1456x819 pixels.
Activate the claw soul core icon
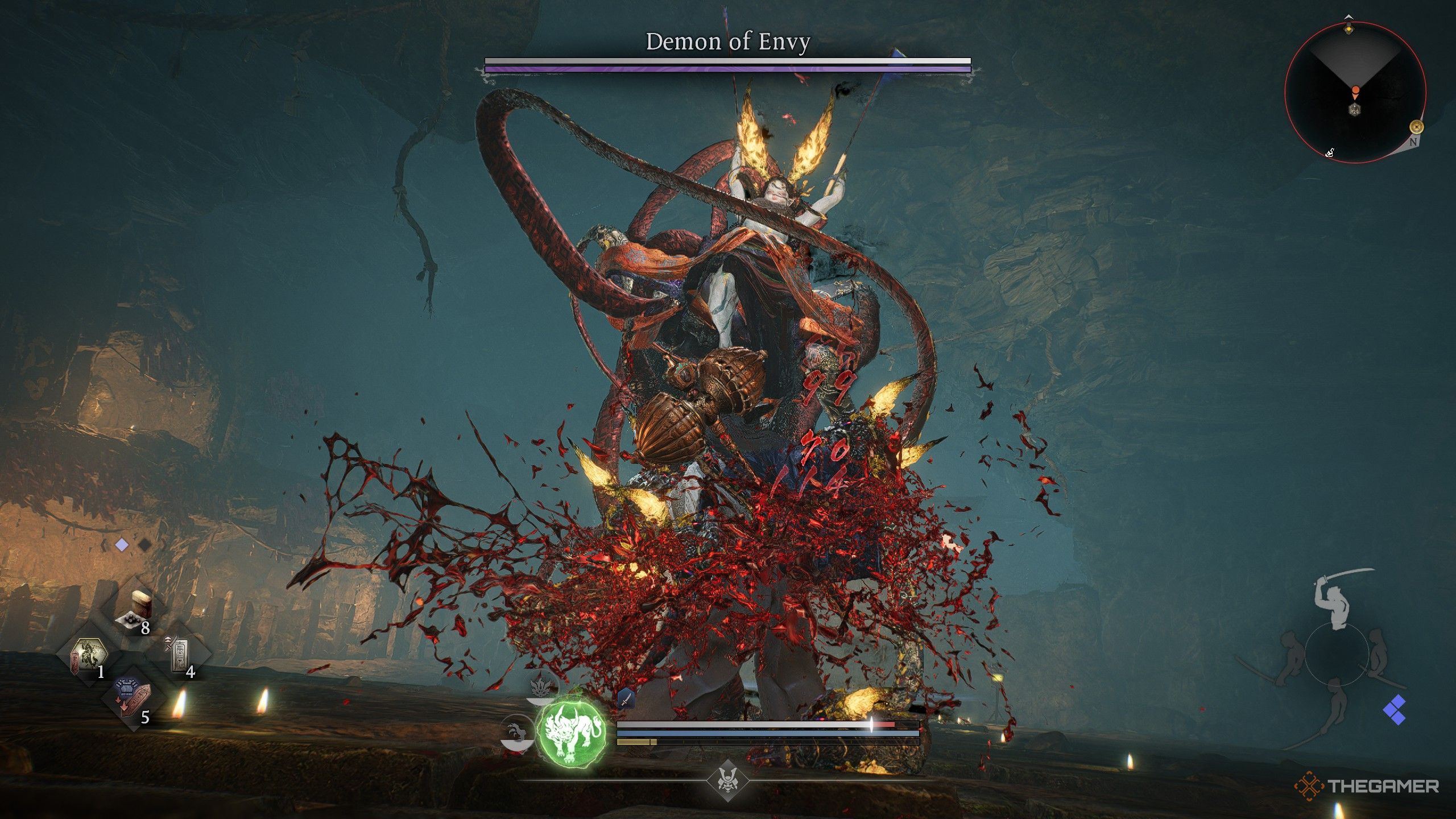click(516, 733)
